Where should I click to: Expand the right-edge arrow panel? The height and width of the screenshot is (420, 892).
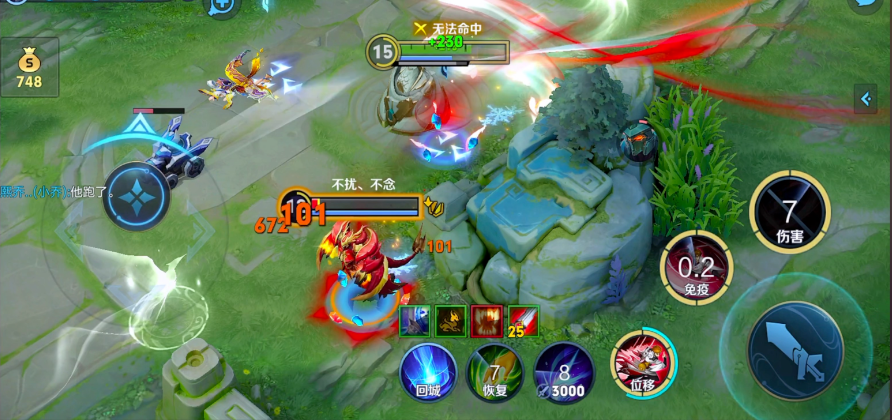click(865, 98)
